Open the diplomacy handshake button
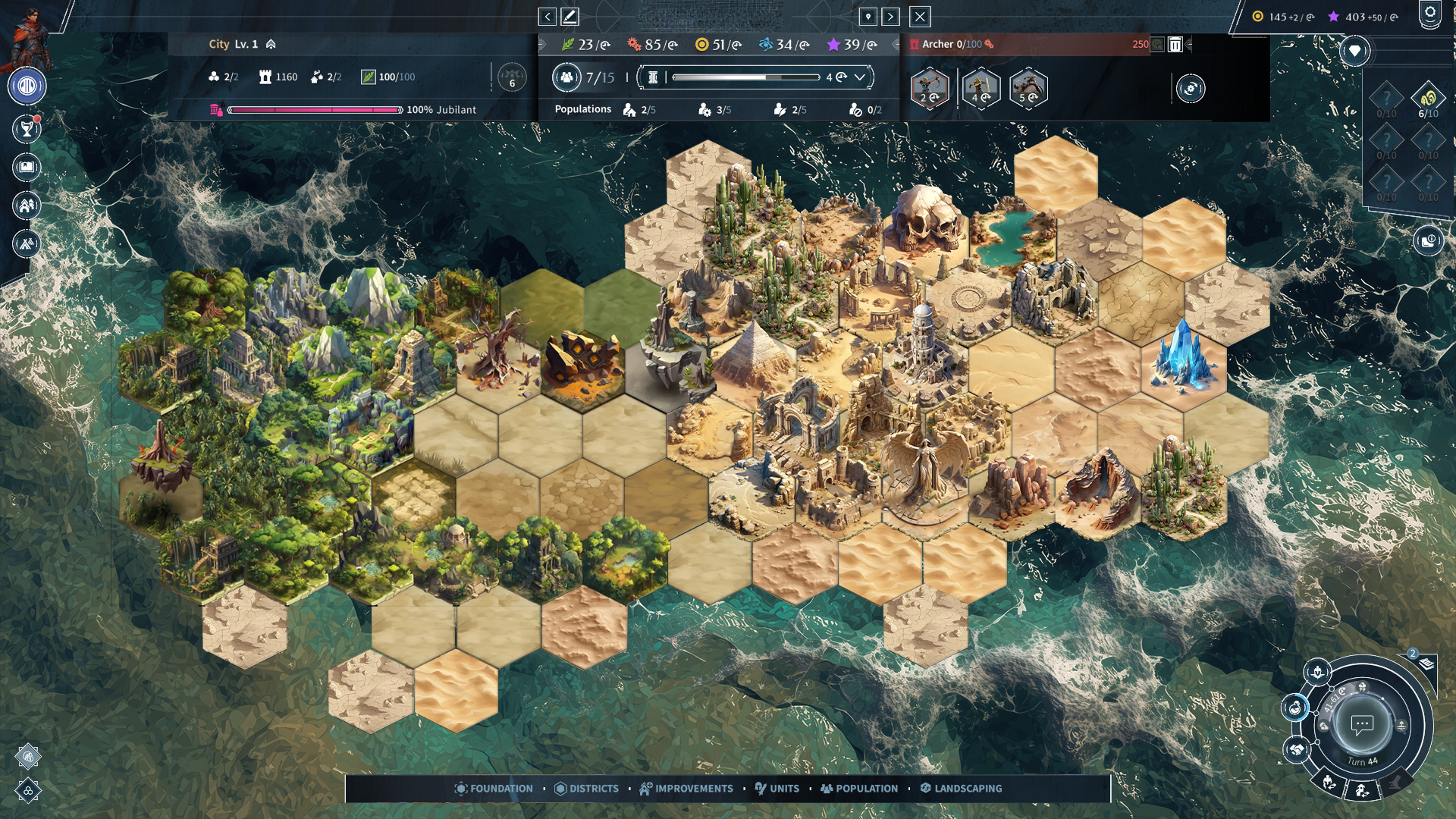The height and width of the screenshot is (819, 1456). click(1297, 749)
